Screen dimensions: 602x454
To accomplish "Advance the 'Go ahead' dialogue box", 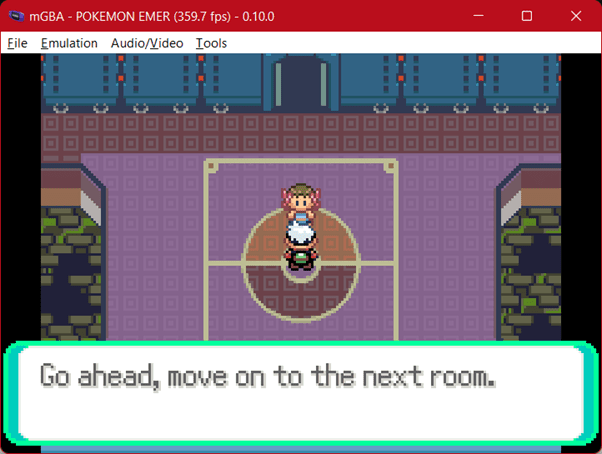I will [x=300, y=394].
